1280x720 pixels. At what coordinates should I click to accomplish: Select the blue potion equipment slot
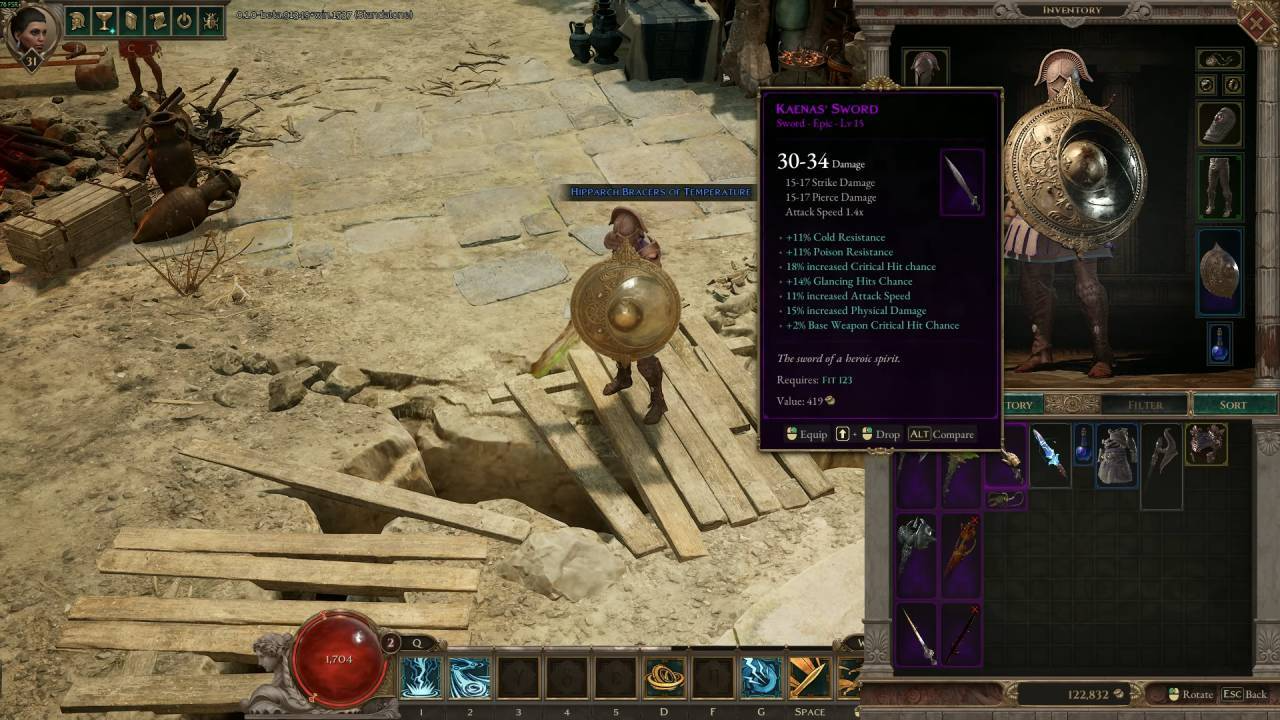click(1219, 343)
